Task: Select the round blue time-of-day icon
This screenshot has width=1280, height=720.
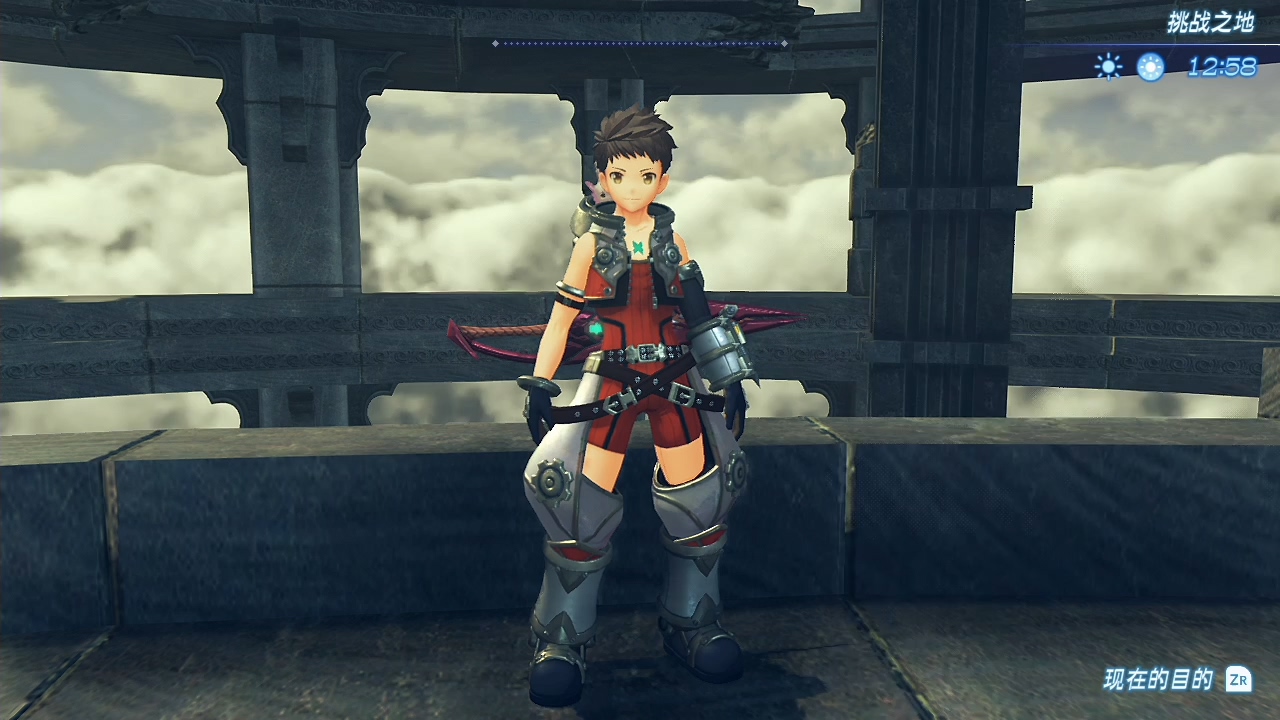Action: click(1150, 67)
